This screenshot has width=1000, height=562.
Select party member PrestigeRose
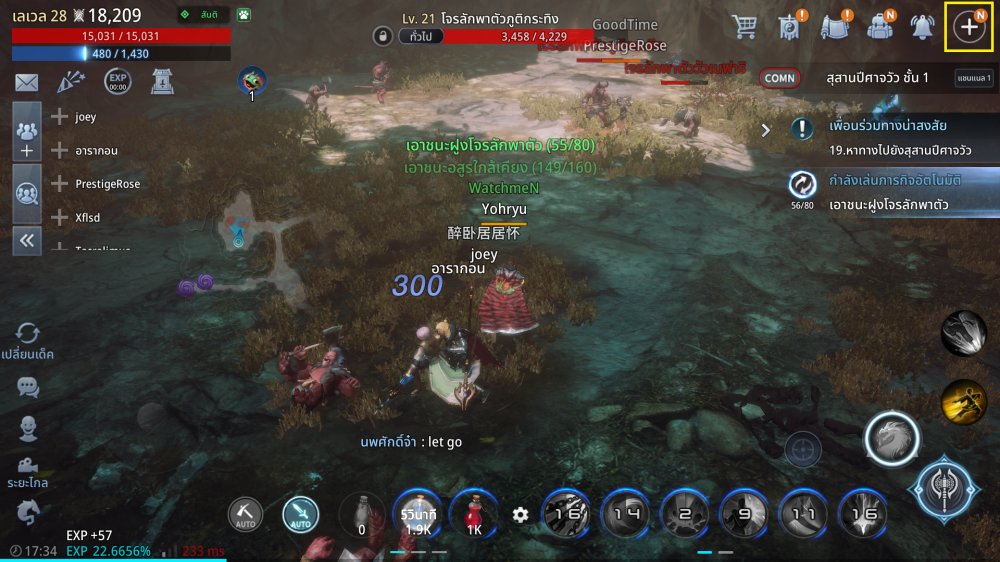point(107,184)
